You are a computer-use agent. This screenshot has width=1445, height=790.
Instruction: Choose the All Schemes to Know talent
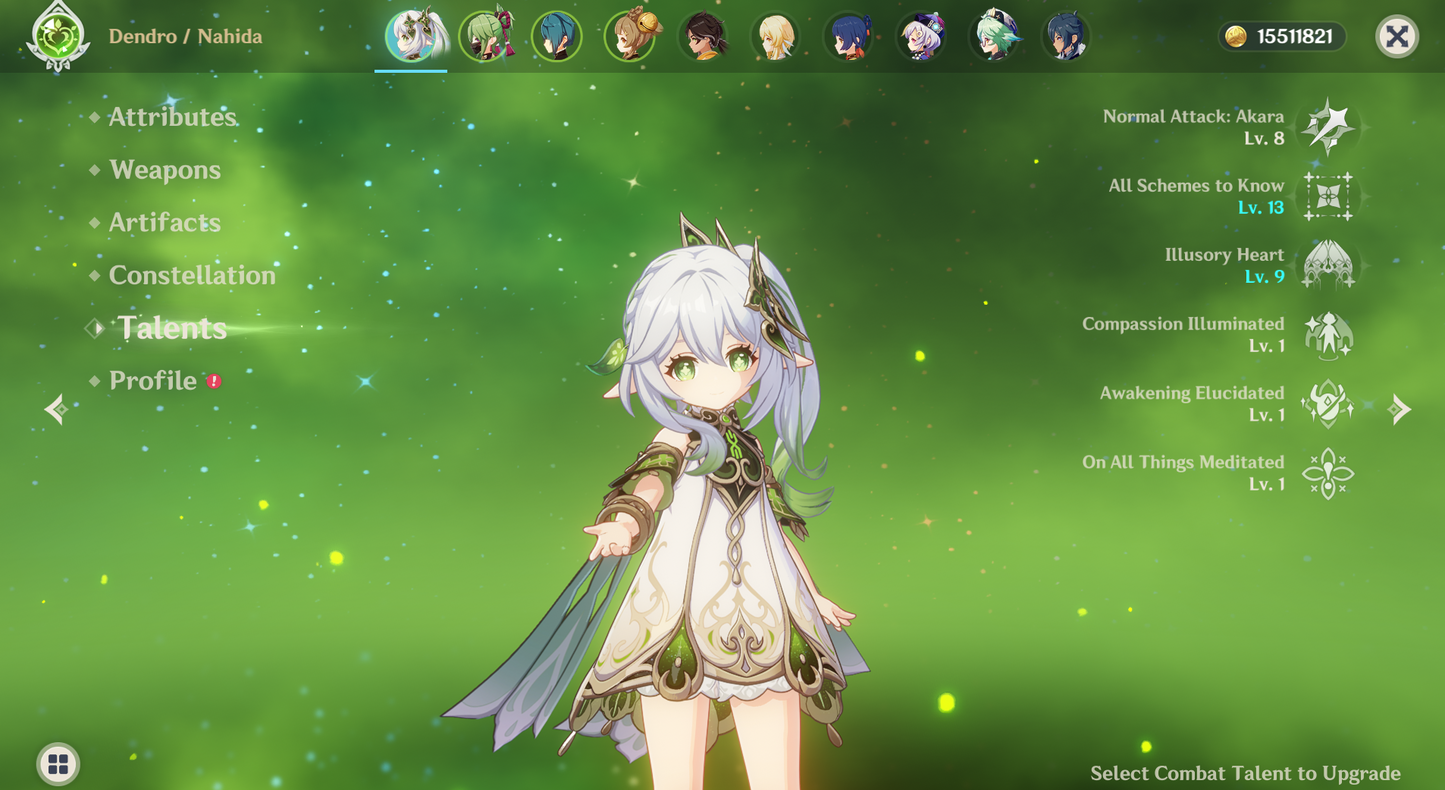click(1328, 196)
